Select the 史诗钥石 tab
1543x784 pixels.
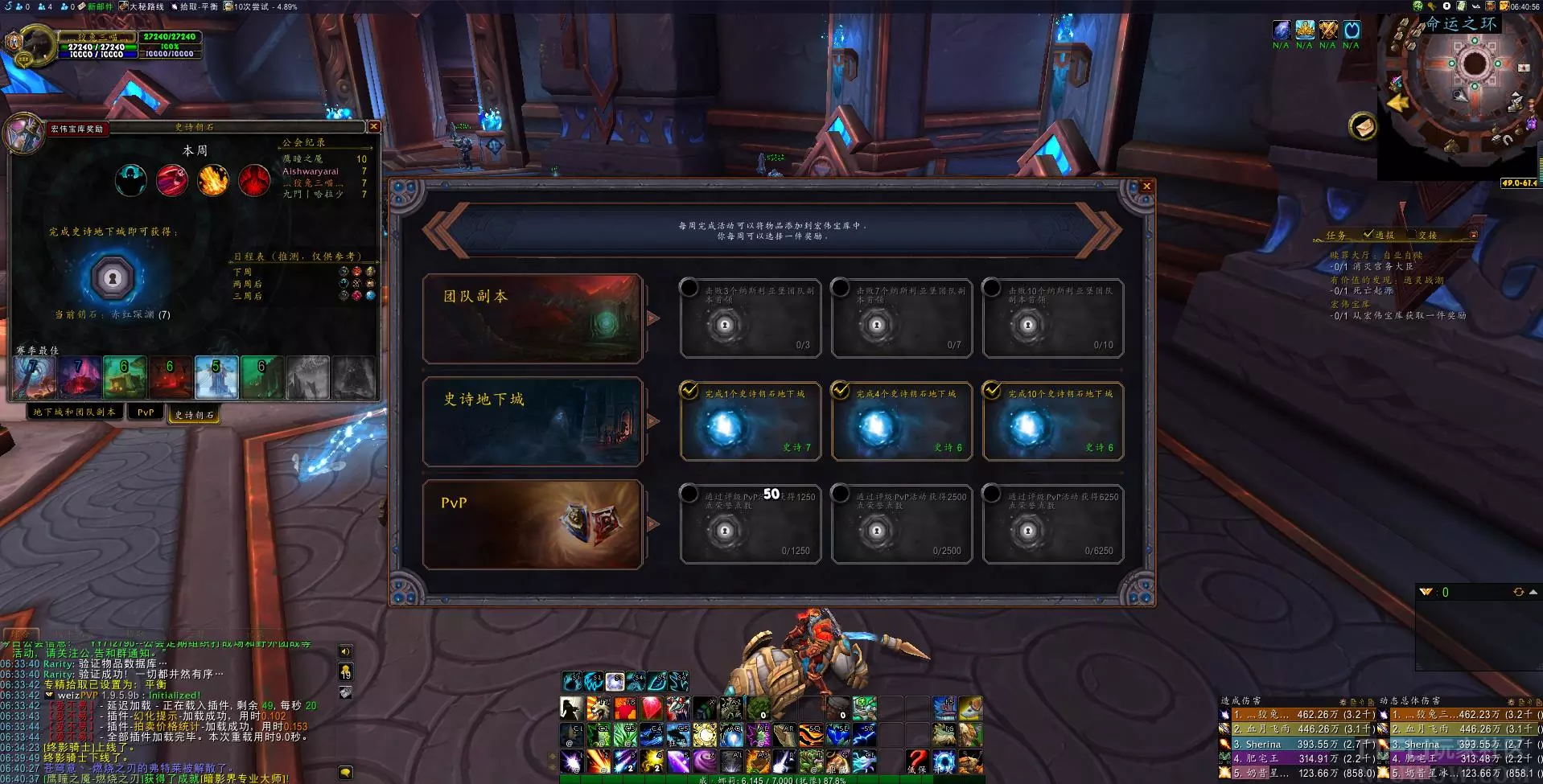194,415
